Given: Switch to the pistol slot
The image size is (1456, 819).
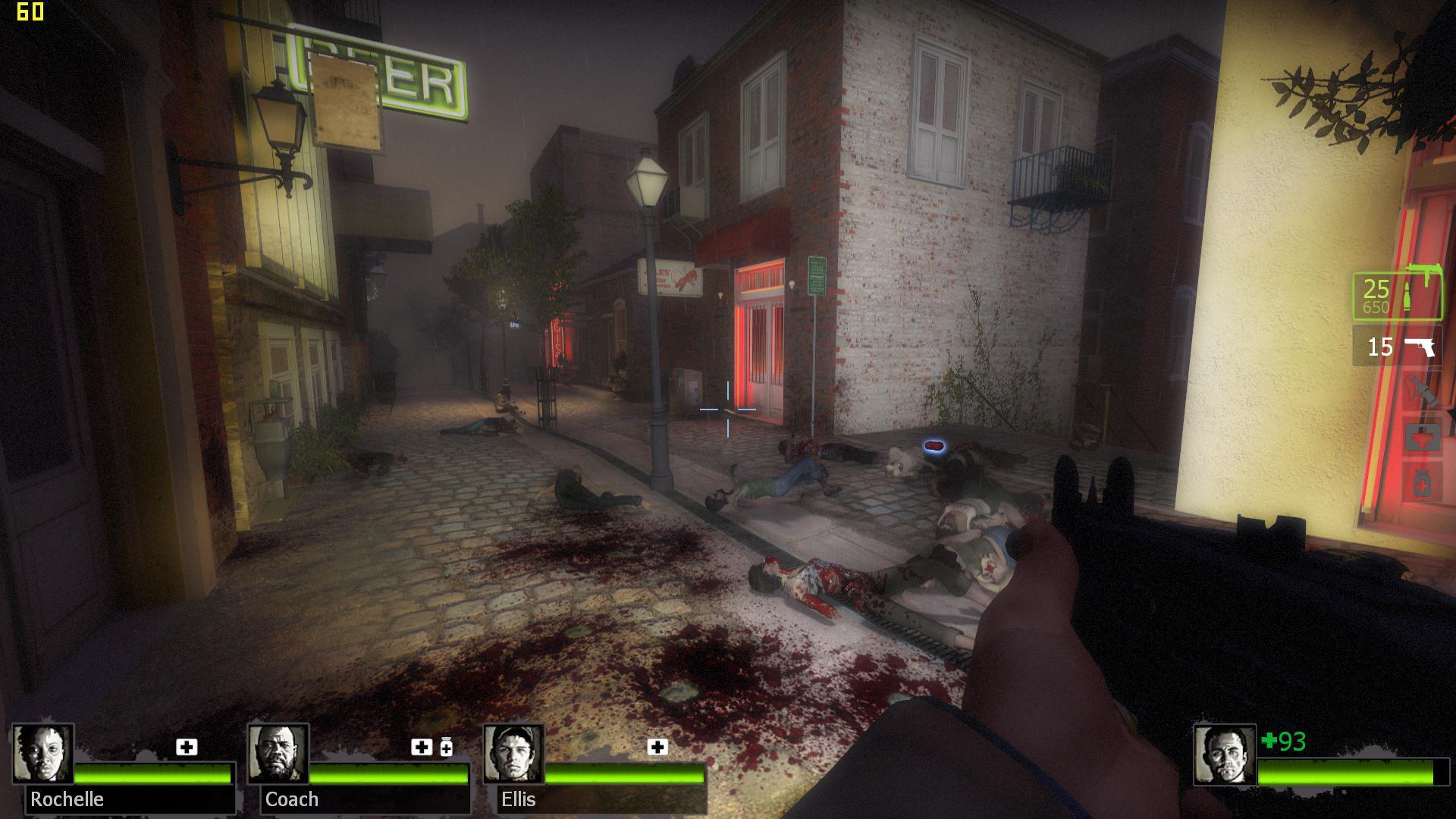Looking at the screenshot, I should [1397, 347].
